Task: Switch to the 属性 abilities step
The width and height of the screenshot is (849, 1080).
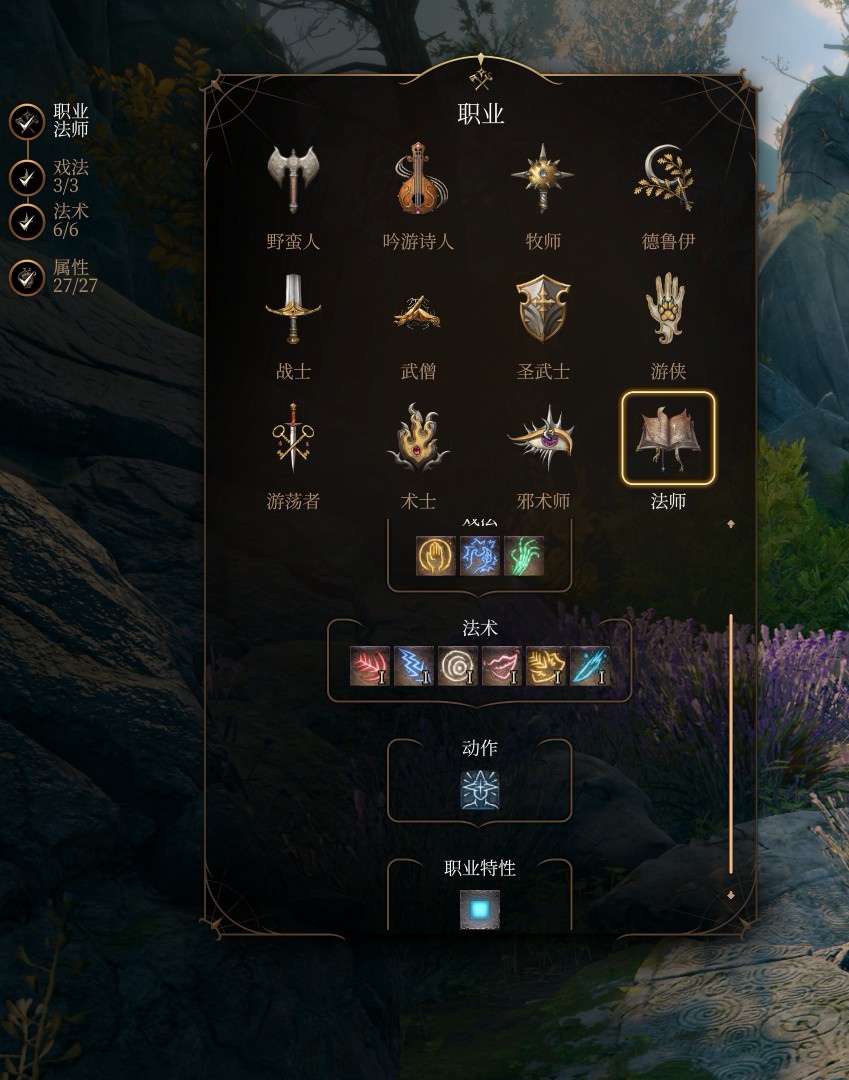Action: [x=27, y=277]
